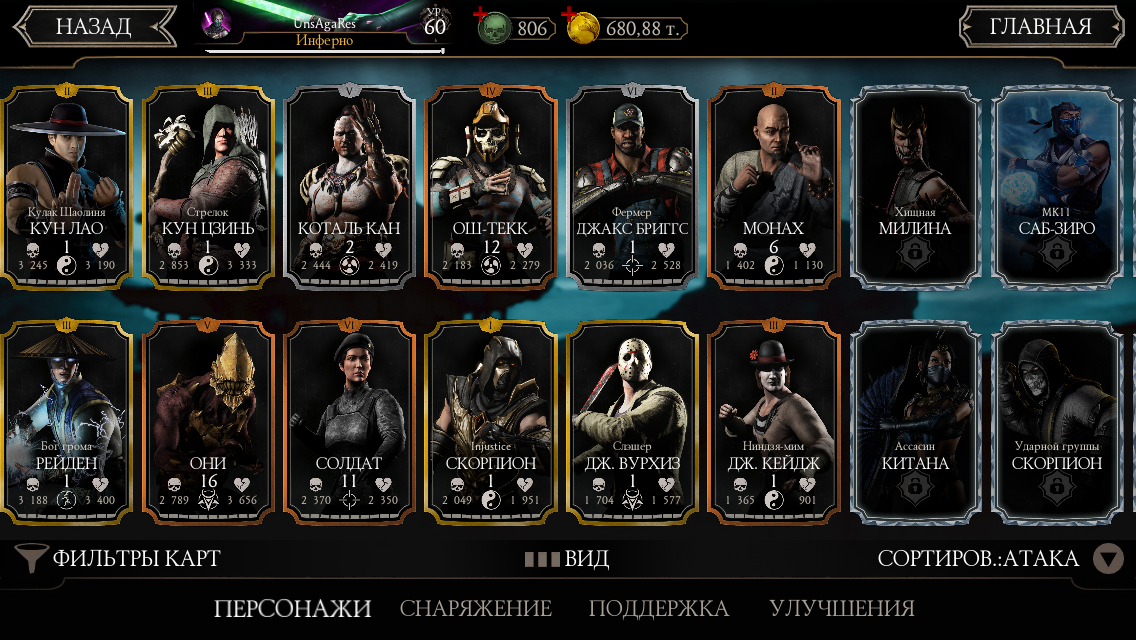Screen dimensions: 1136x640
Task: Choose the locked Саб-Зиро card
Action: pyautogui.click(x=1056, y=187)
